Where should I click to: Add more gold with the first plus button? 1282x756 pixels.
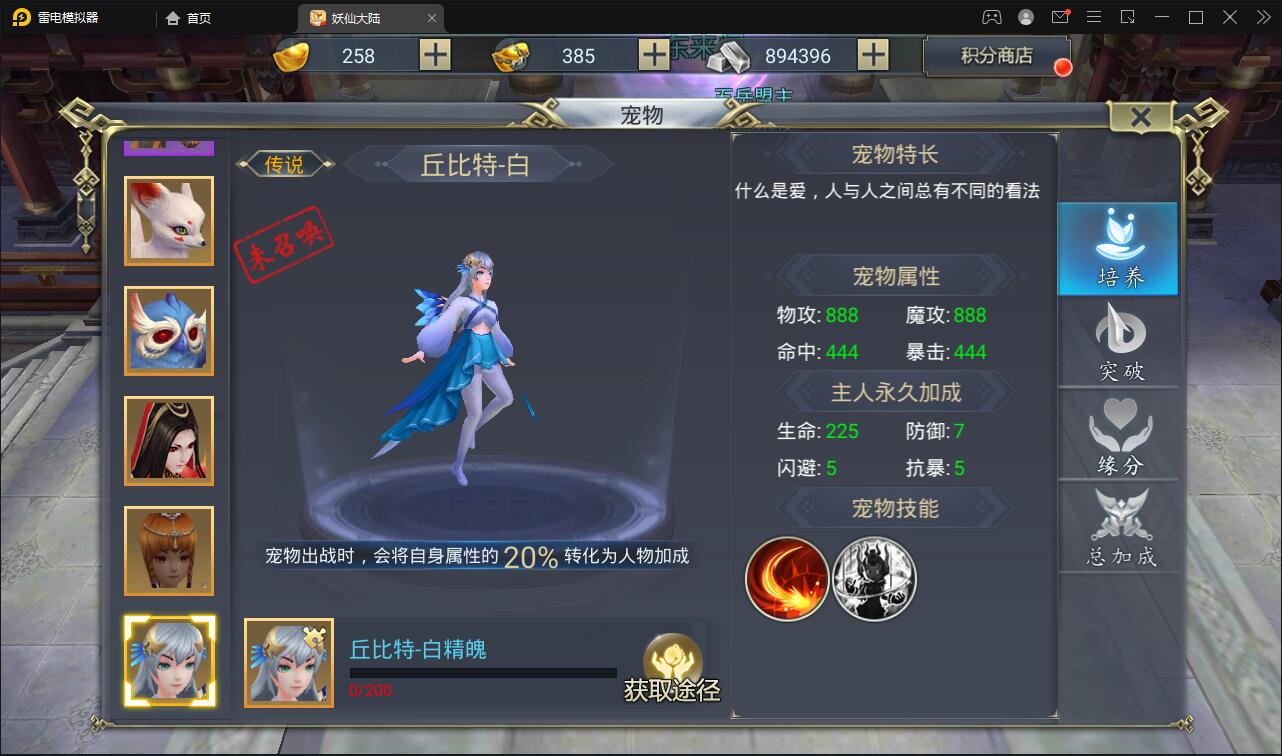click(x=434, y=55)
